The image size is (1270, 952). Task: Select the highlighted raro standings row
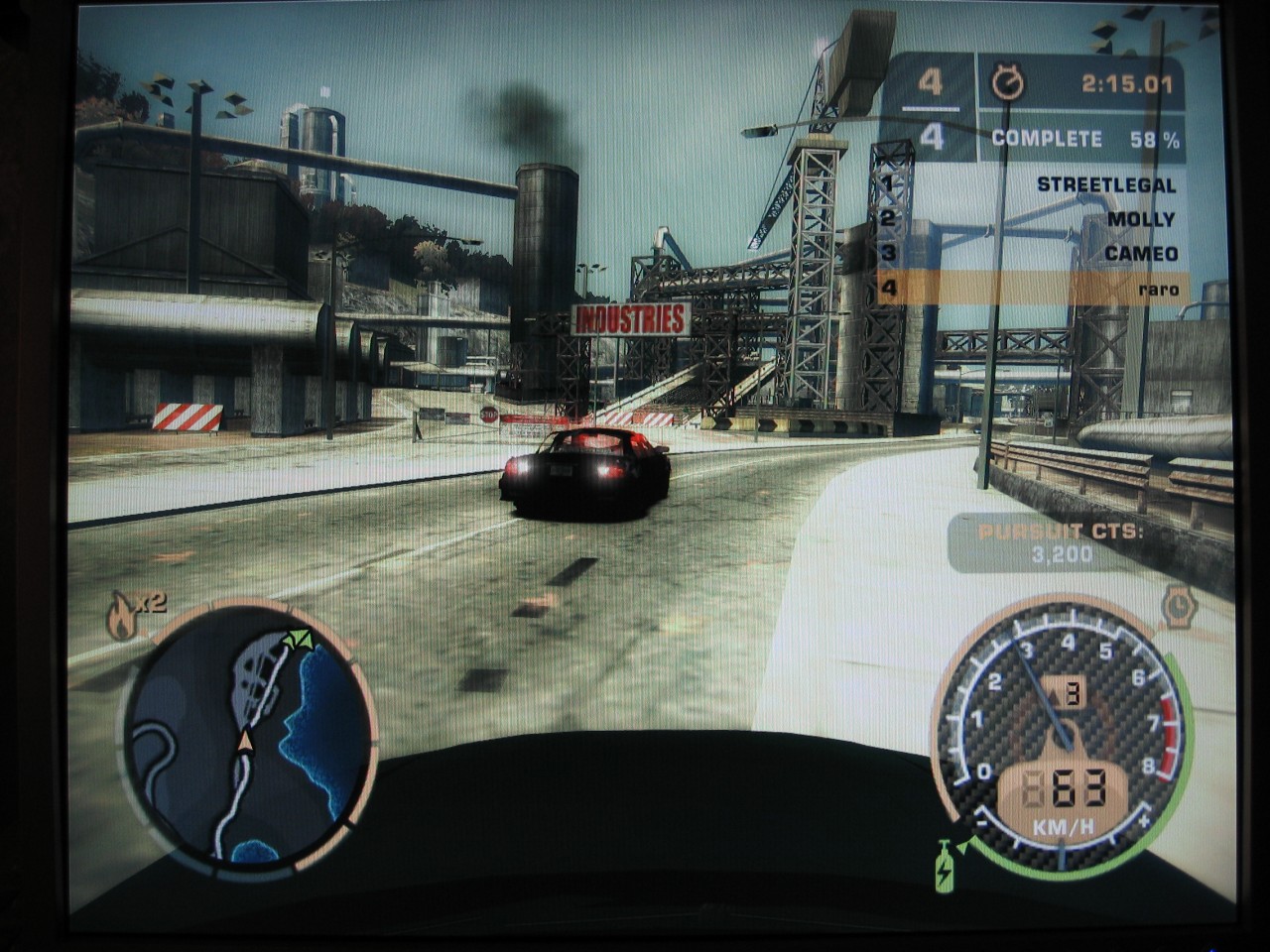coord(1032,289)
